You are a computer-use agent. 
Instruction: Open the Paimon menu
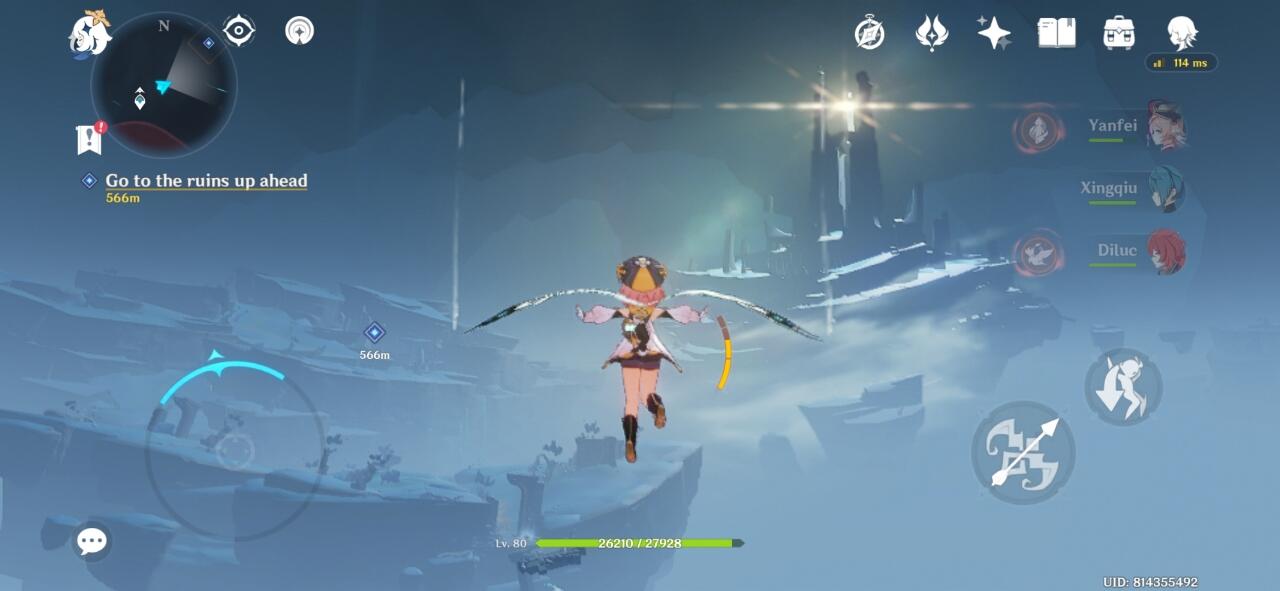[x=89, y=34]
